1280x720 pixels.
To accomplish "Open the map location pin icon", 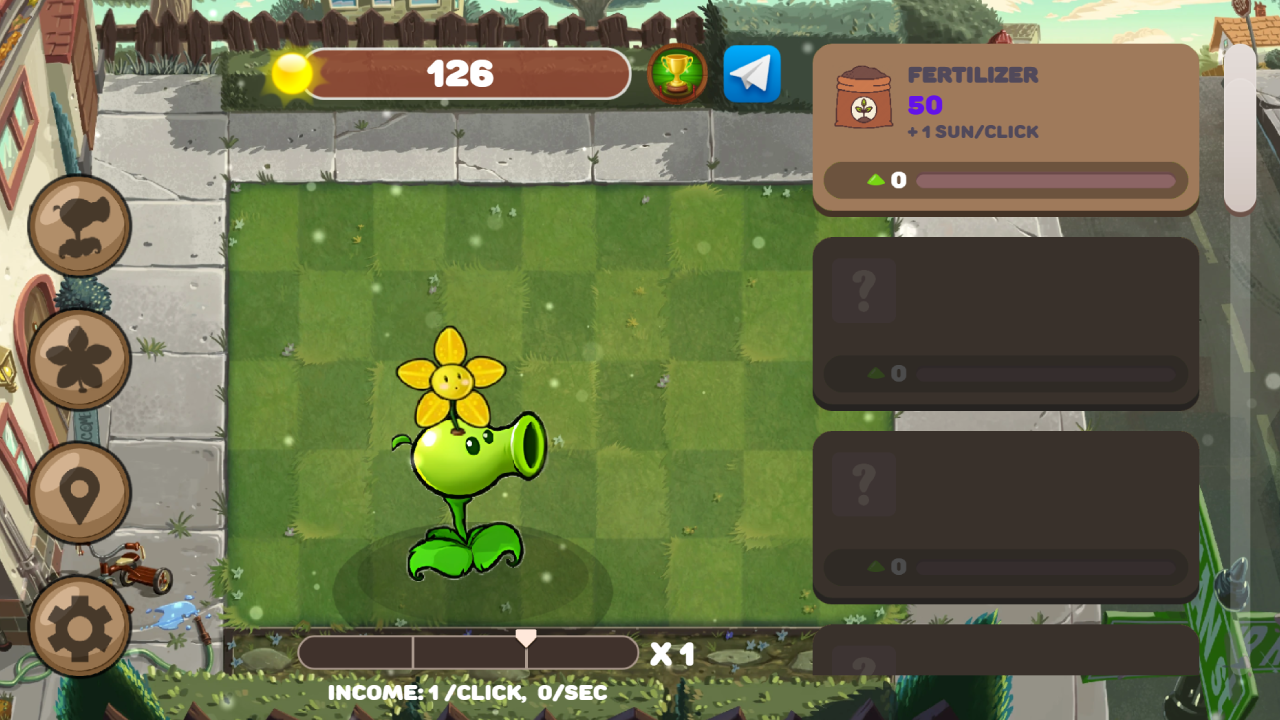I will 79,490.
